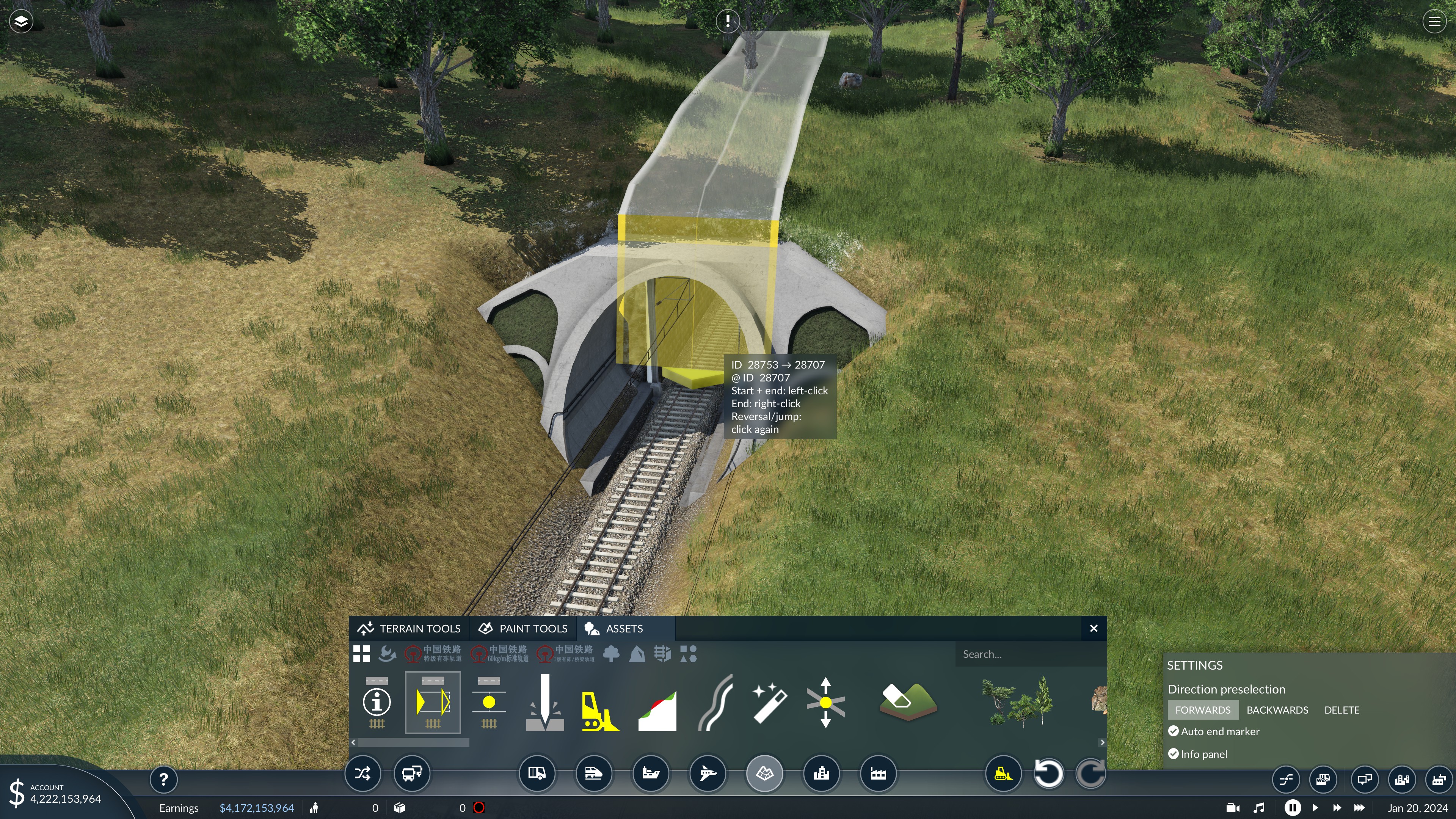
Task: Open the rail construction menu with train icon
Action: point(593,773)
